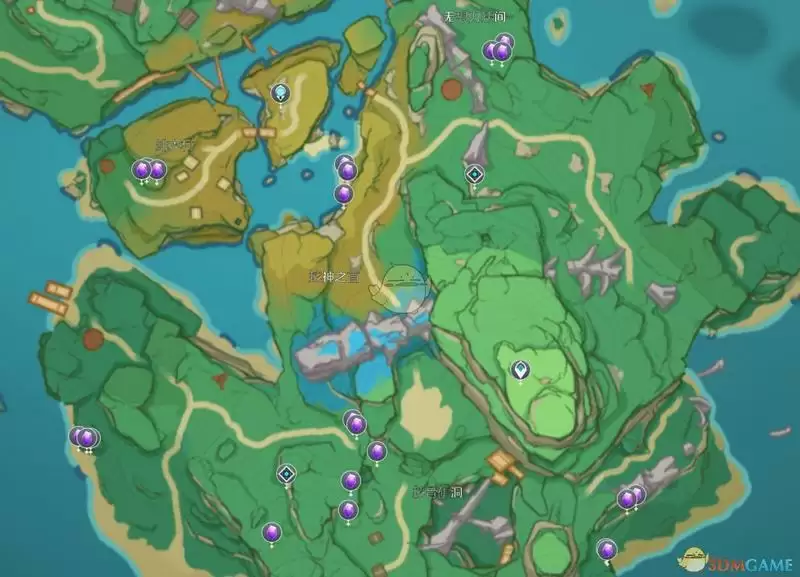Choose the purple orb pair on the far-west shoreline
The width and height of the screenshot is (800, 577).
[84, 437]
